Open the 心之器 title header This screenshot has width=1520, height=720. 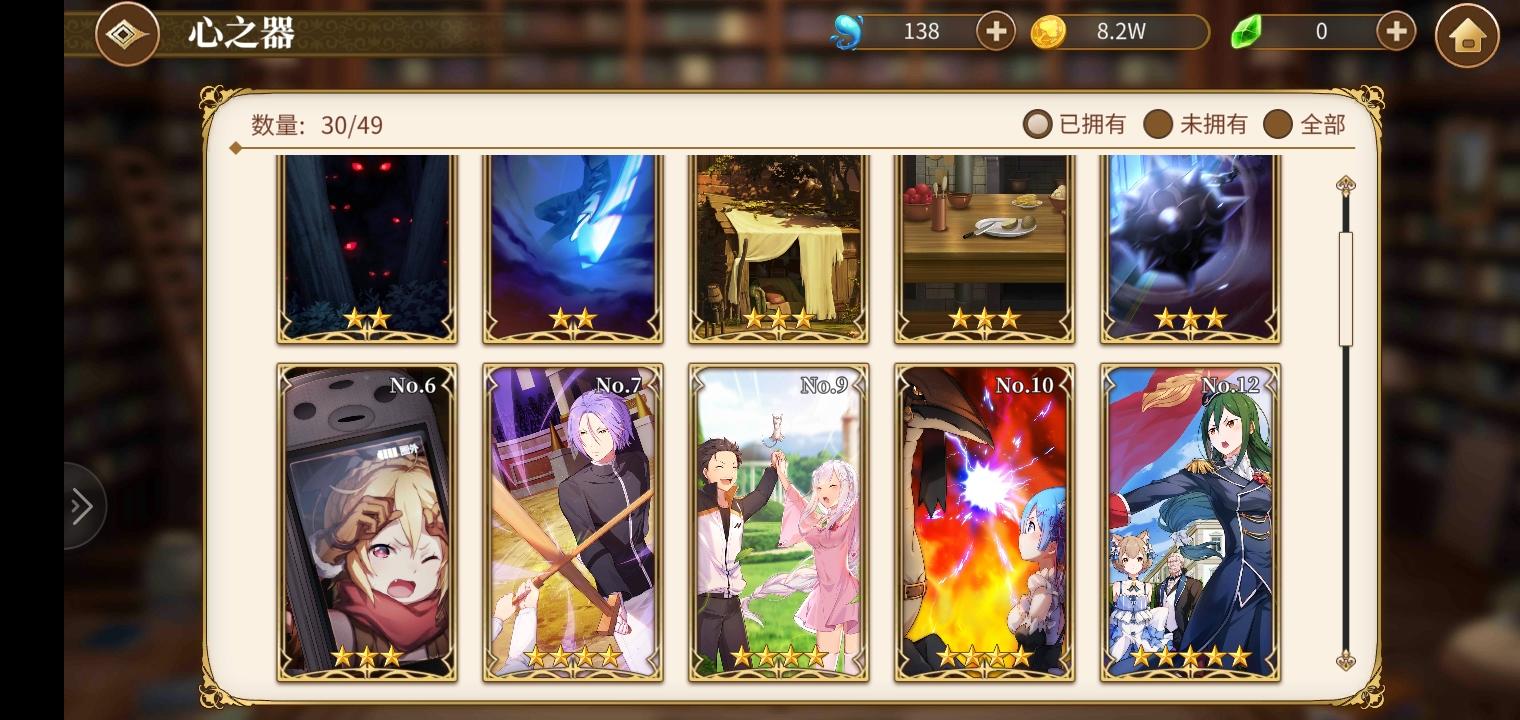point(240,33)
